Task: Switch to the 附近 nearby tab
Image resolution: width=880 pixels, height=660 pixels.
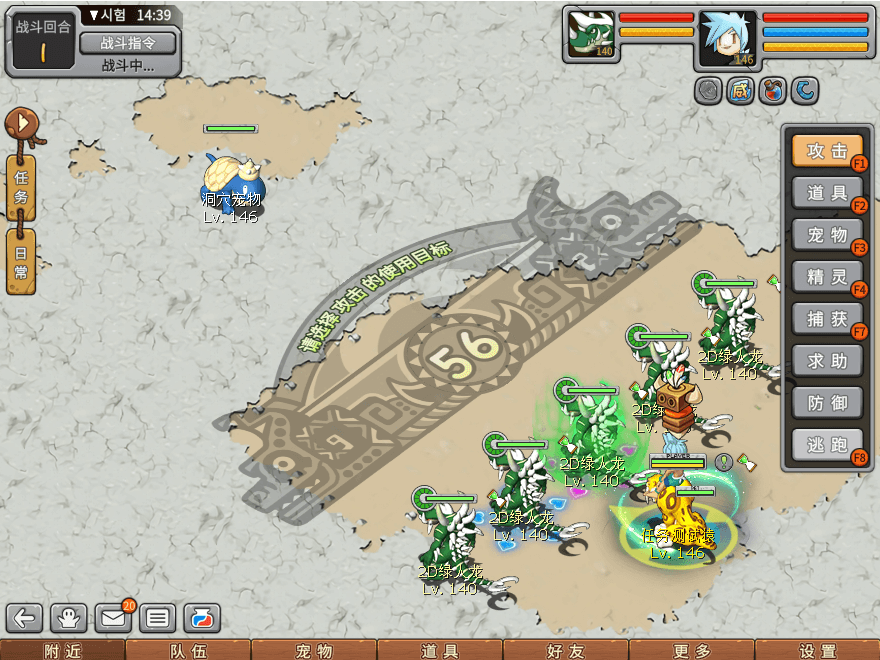Action: click(62, 650)
